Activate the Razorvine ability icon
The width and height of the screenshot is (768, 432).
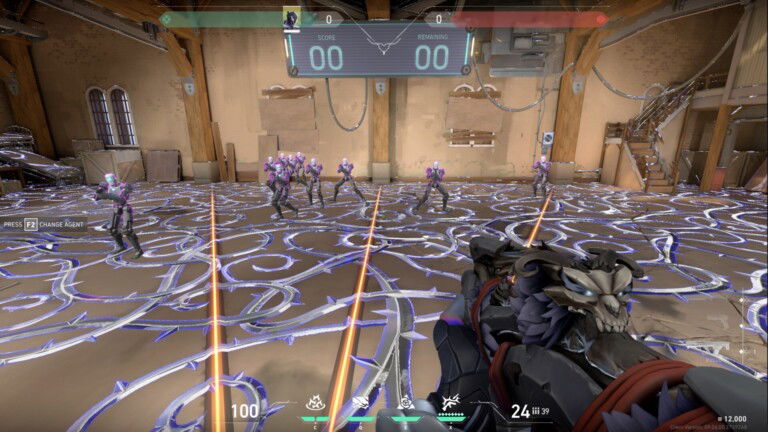[x=316, y=405]
